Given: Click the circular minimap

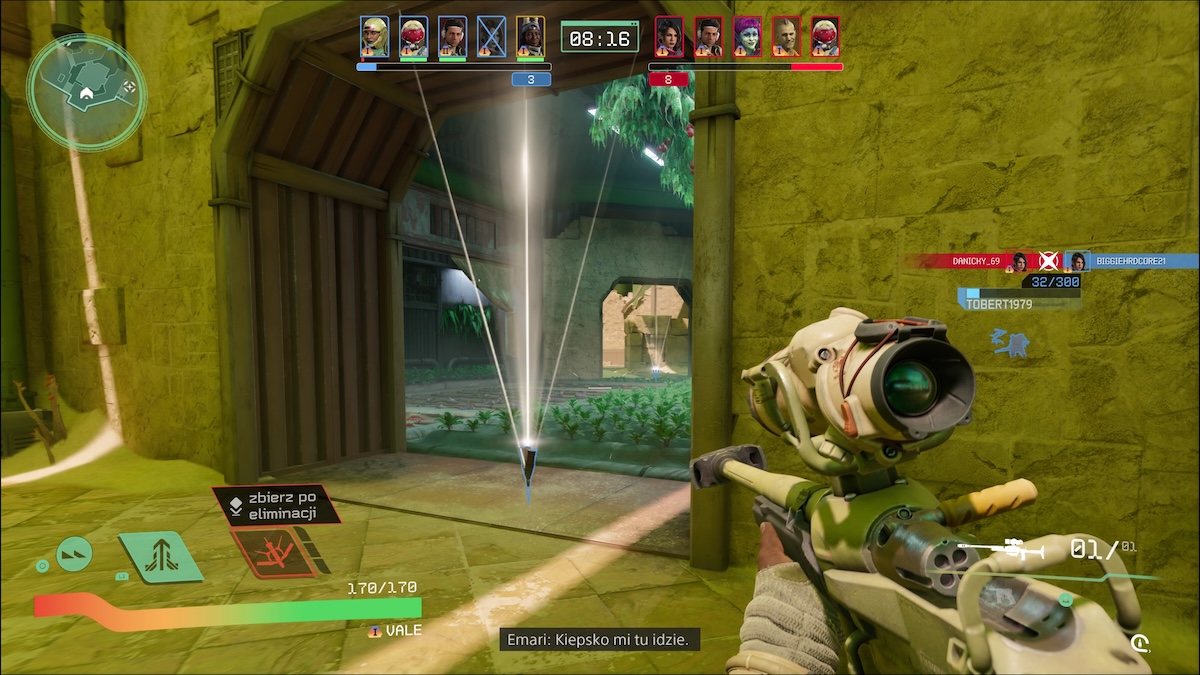Looking at the screenshot, I should [86, 92].
